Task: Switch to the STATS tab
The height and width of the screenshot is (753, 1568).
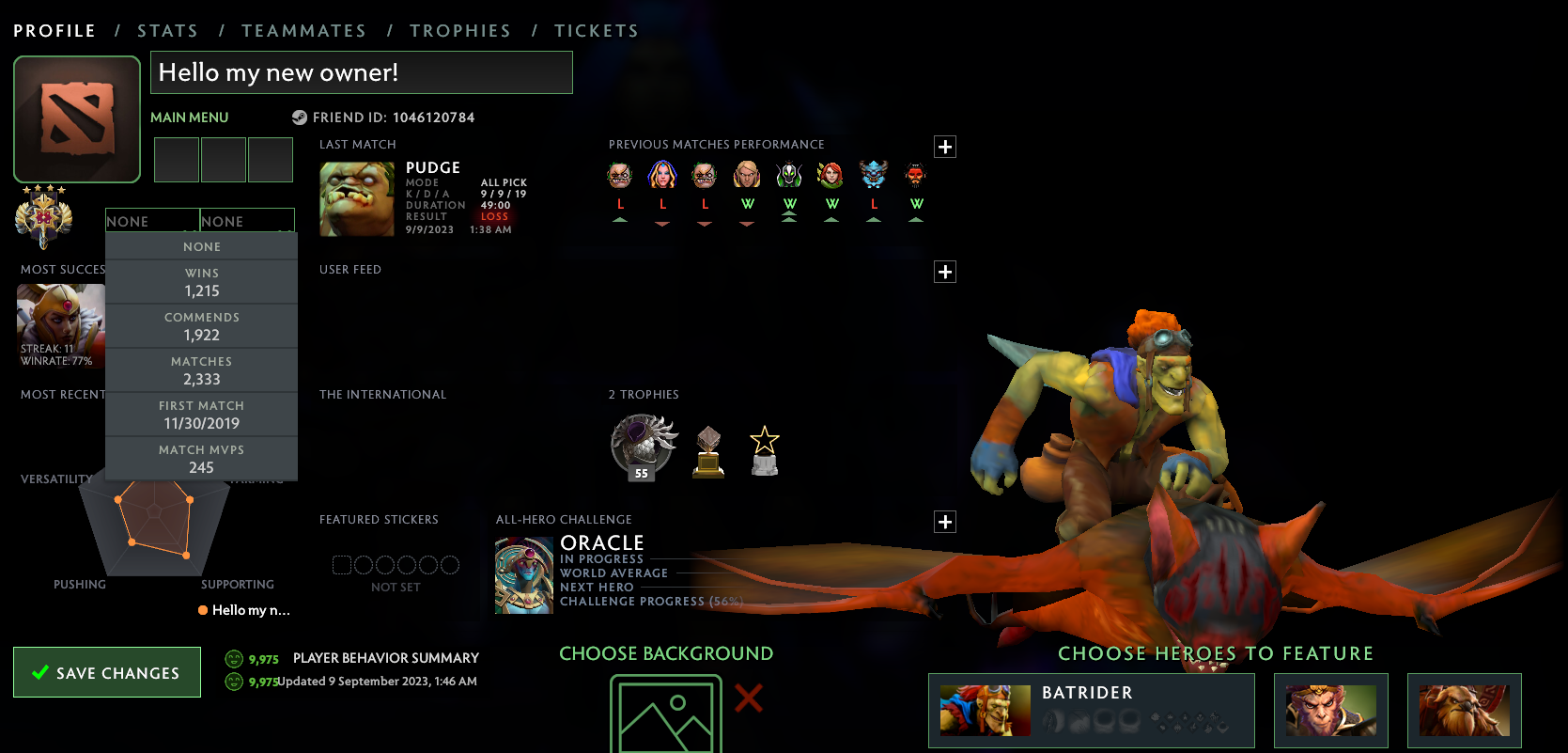Action: 168,29
